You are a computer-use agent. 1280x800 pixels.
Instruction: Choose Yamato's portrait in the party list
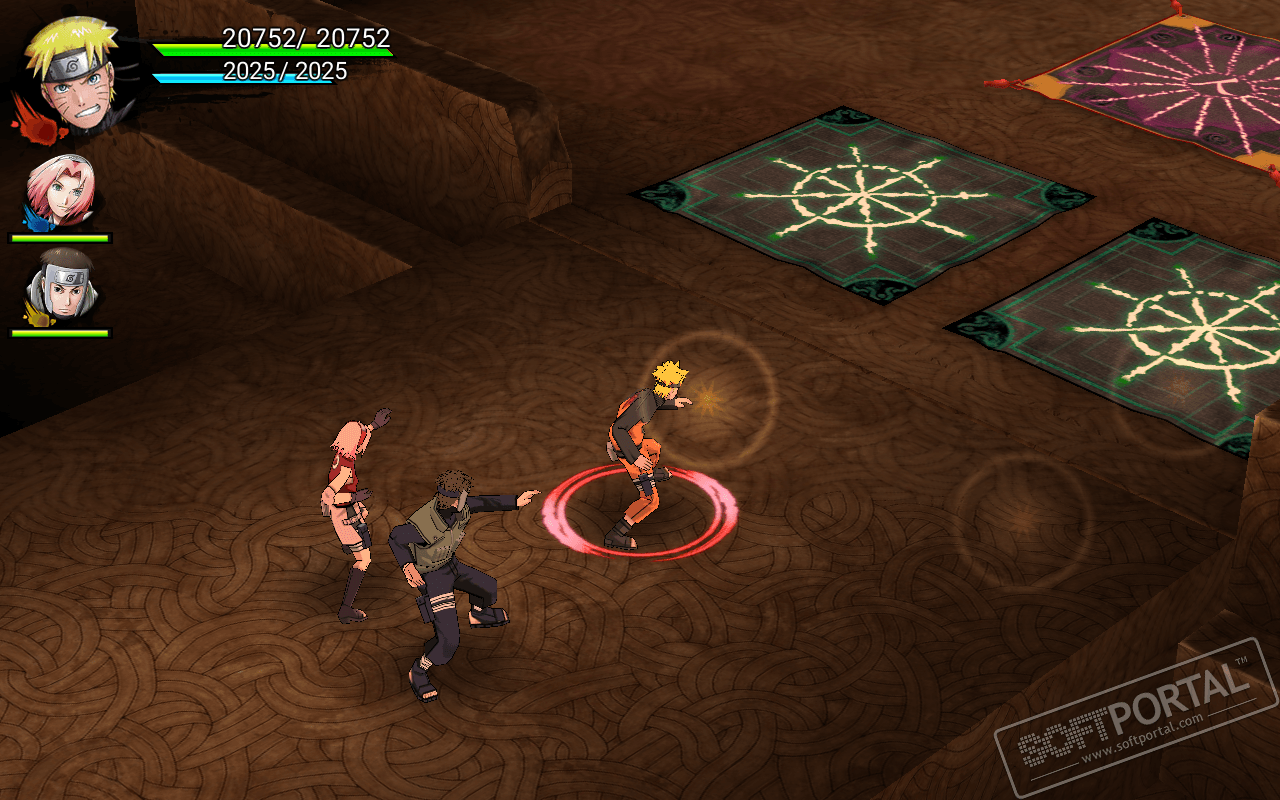[x=61, y=286]
